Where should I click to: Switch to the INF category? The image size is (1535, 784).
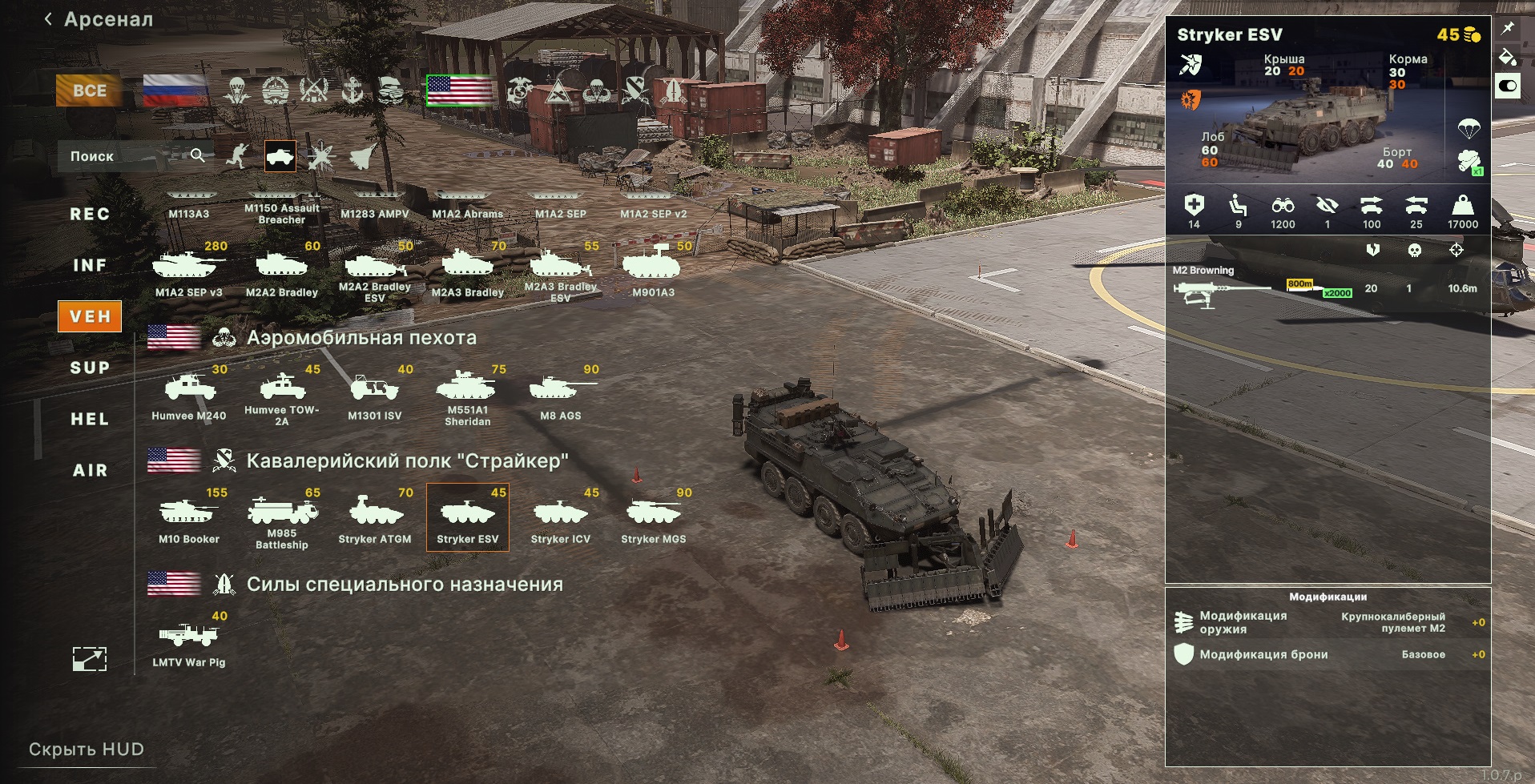(90, 265)
